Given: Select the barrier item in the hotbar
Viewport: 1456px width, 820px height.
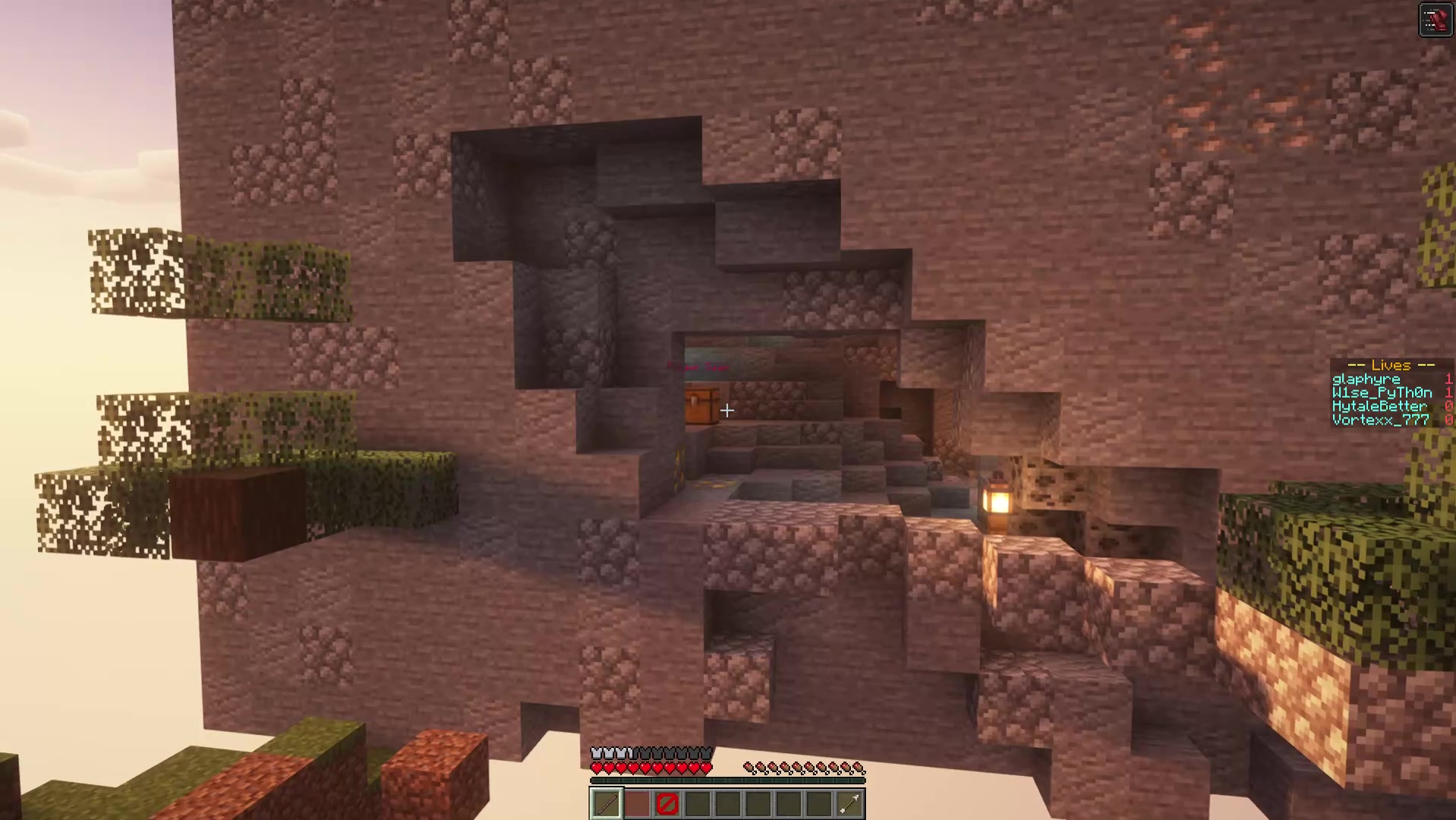Looking at the screenshot, I should 667,803.
